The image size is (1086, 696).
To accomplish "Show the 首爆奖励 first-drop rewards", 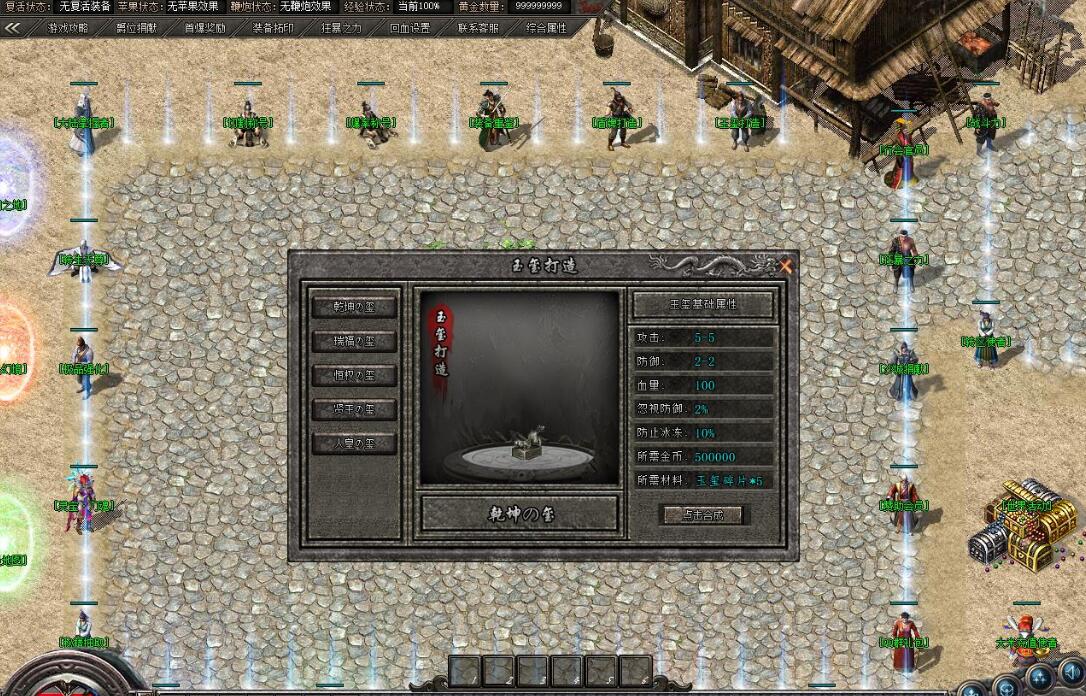I will tap(205, 28).
